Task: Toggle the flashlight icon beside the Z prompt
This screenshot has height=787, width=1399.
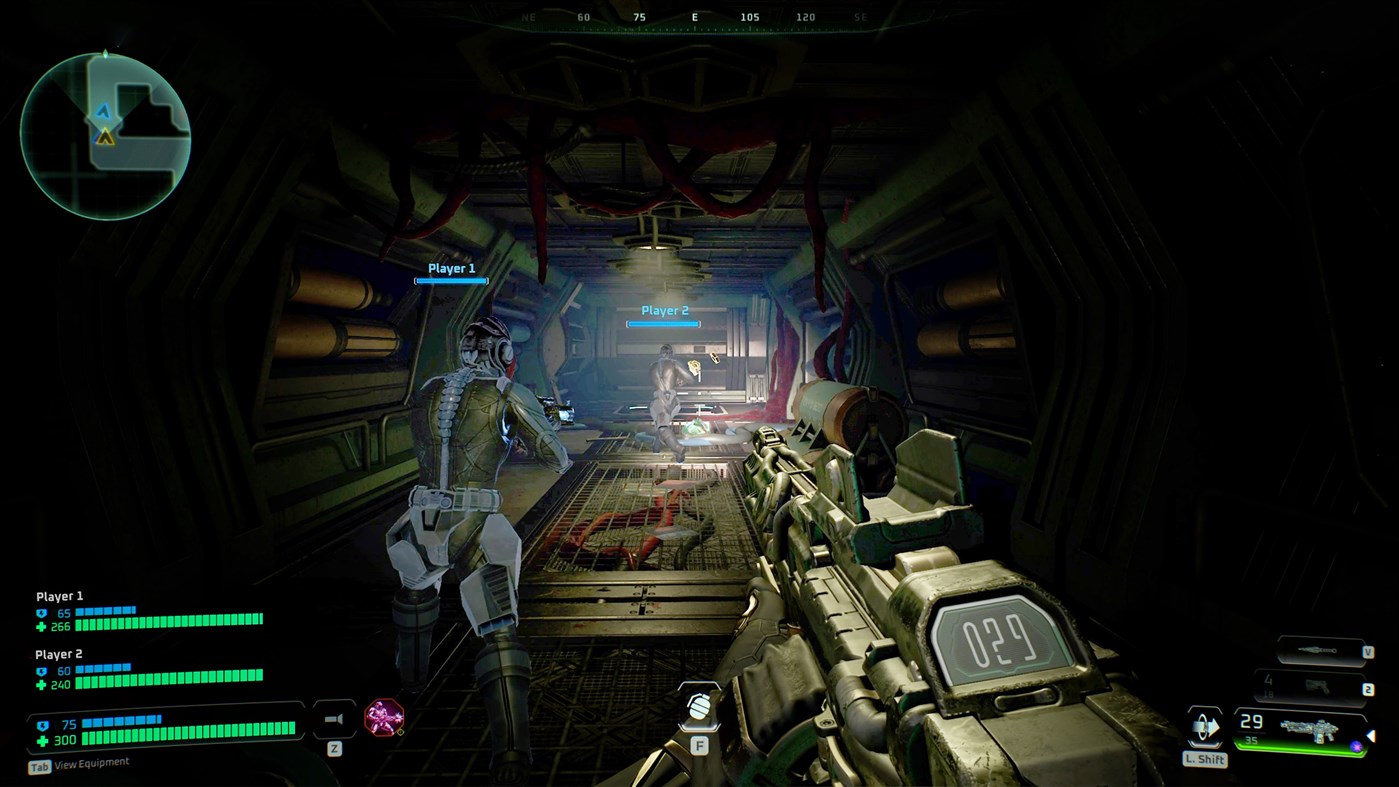Action: (333, 717)
